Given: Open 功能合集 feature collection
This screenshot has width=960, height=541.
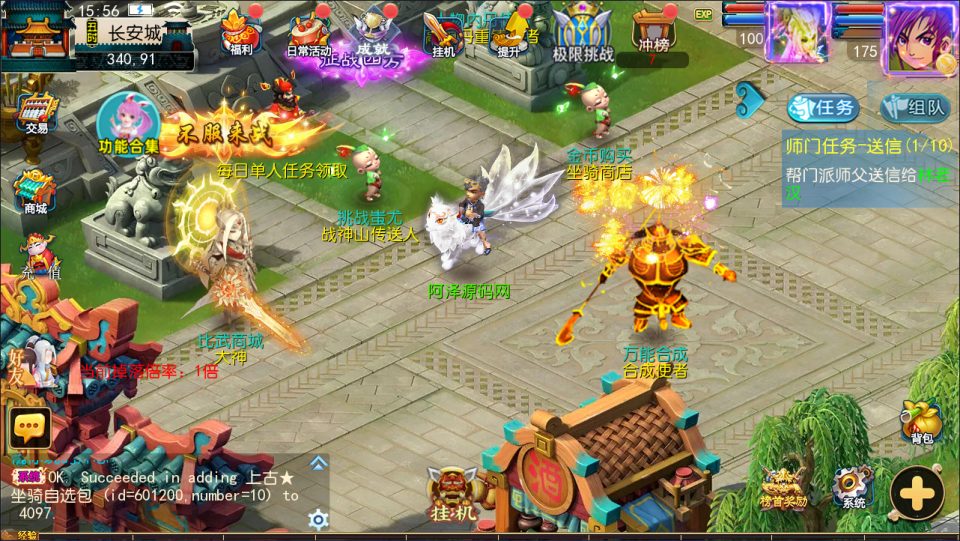Looking at the screenshot, I should coord(128,122).
